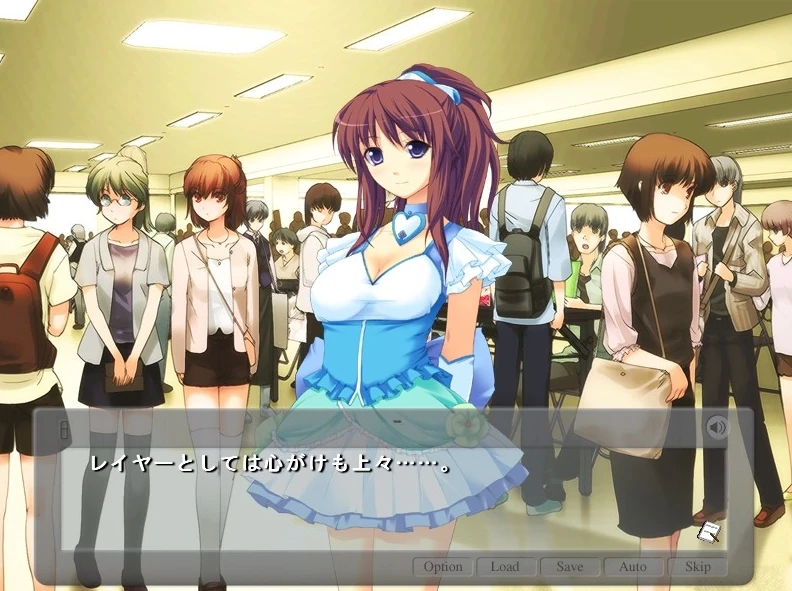The image size is (792, 591).
Task: Open the Option menu
Action: pyautogui.click(x=442, y=567)
